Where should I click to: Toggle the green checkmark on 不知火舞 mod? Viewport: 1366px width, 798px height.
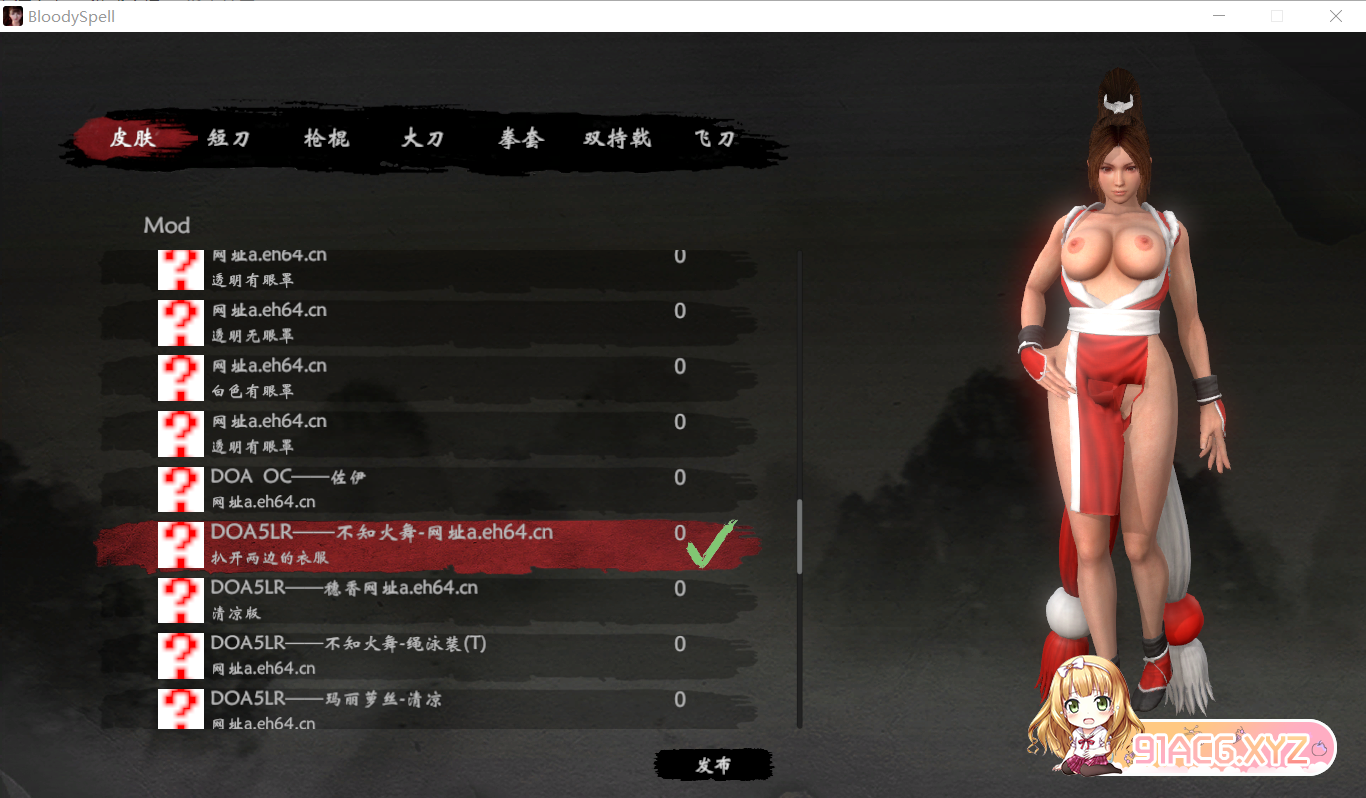[x=712, y=544]
